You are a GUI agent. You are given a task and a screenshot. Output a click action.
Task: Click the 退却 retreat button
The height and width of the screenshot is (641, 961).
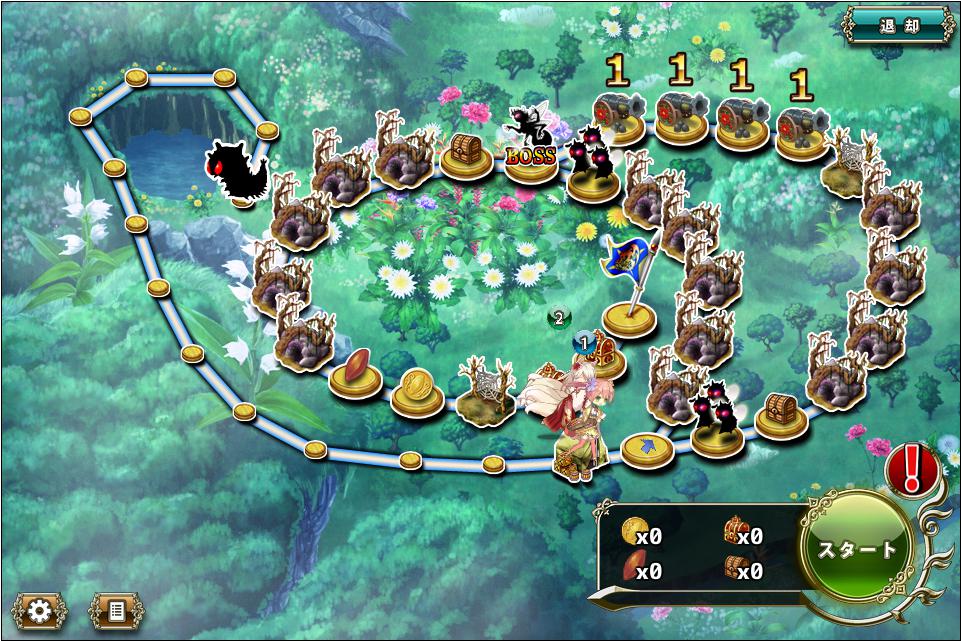(x=897, y=25)
